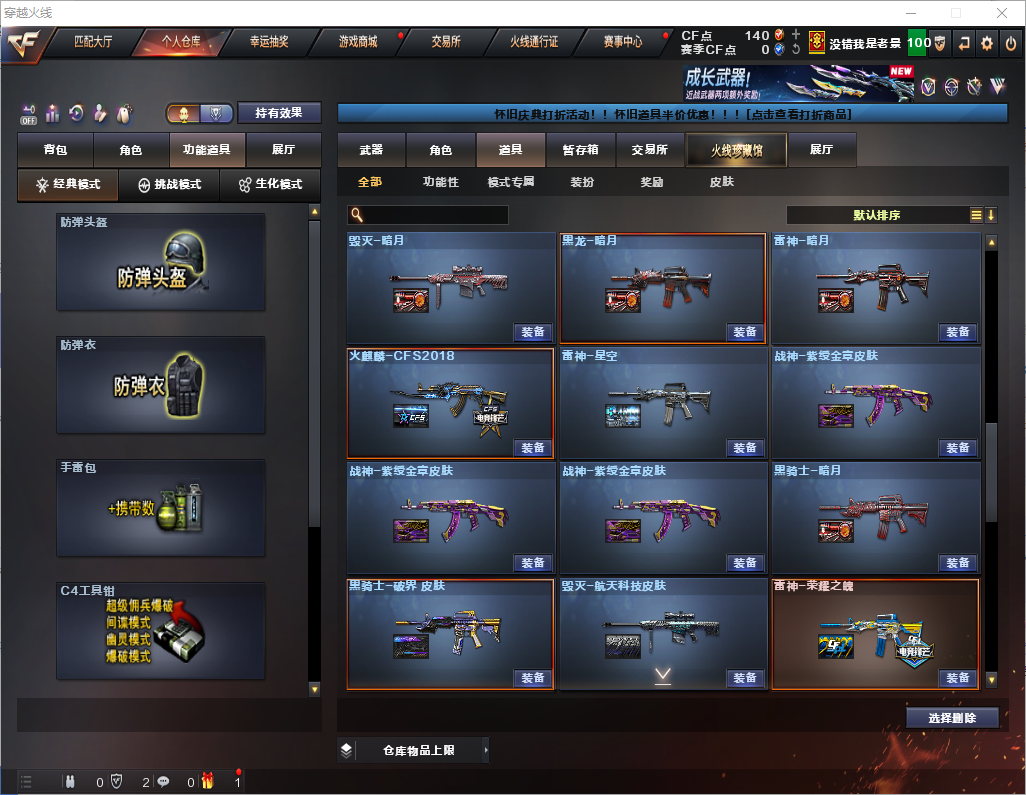Click the 选择删除 button
This screenshot has width=1026, height=795.
click(x=952, y=718)
